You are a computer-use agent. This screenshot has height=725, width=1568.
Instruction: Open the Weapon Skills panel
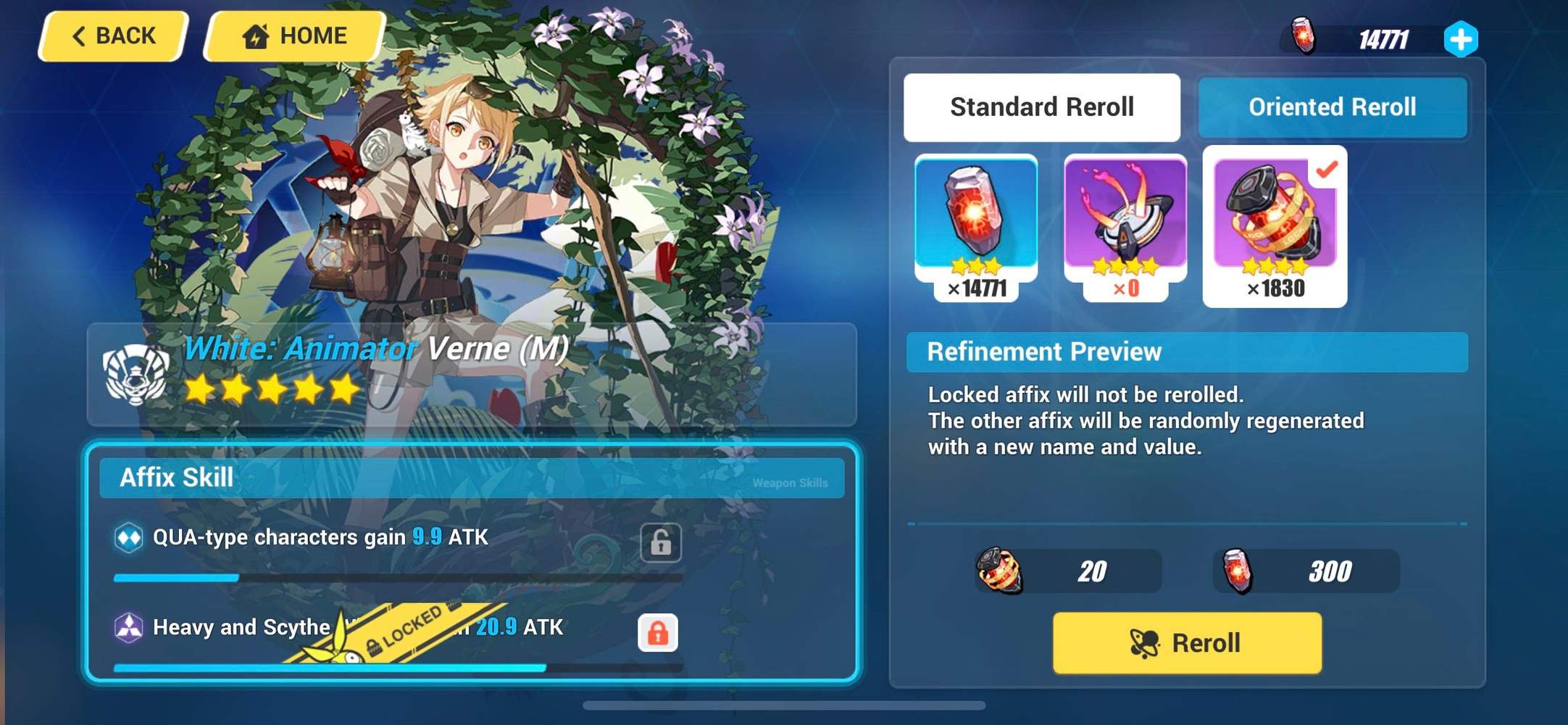[x=791, y=481]
